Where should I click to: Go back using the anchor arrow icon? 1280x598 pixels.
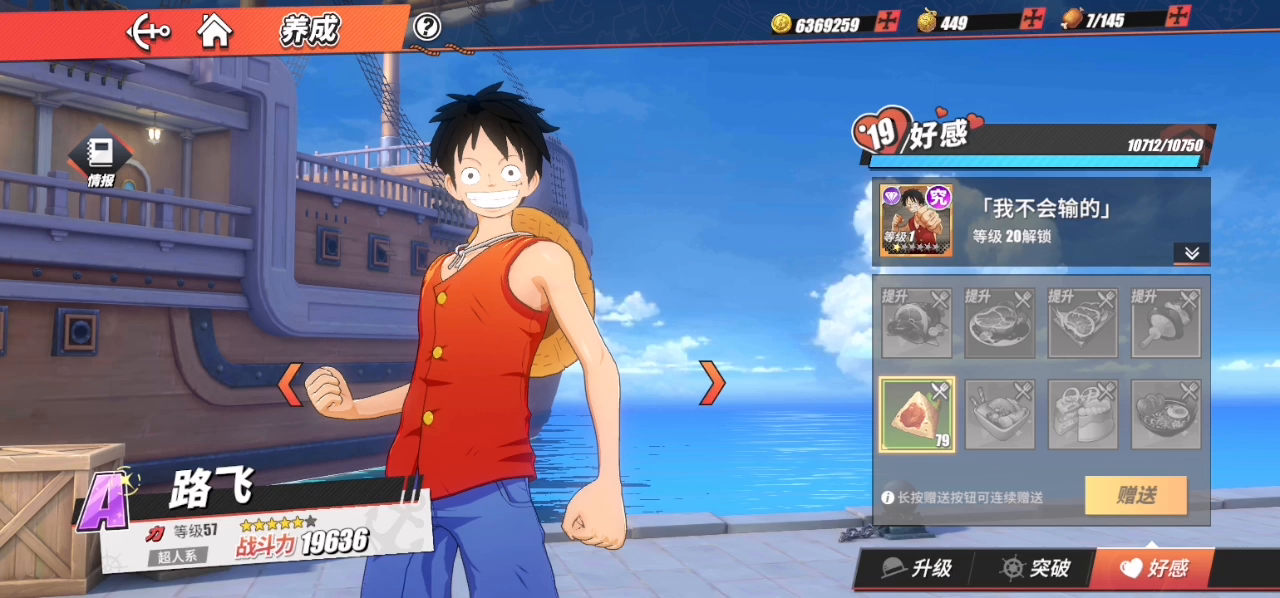(x=148, y=32)
